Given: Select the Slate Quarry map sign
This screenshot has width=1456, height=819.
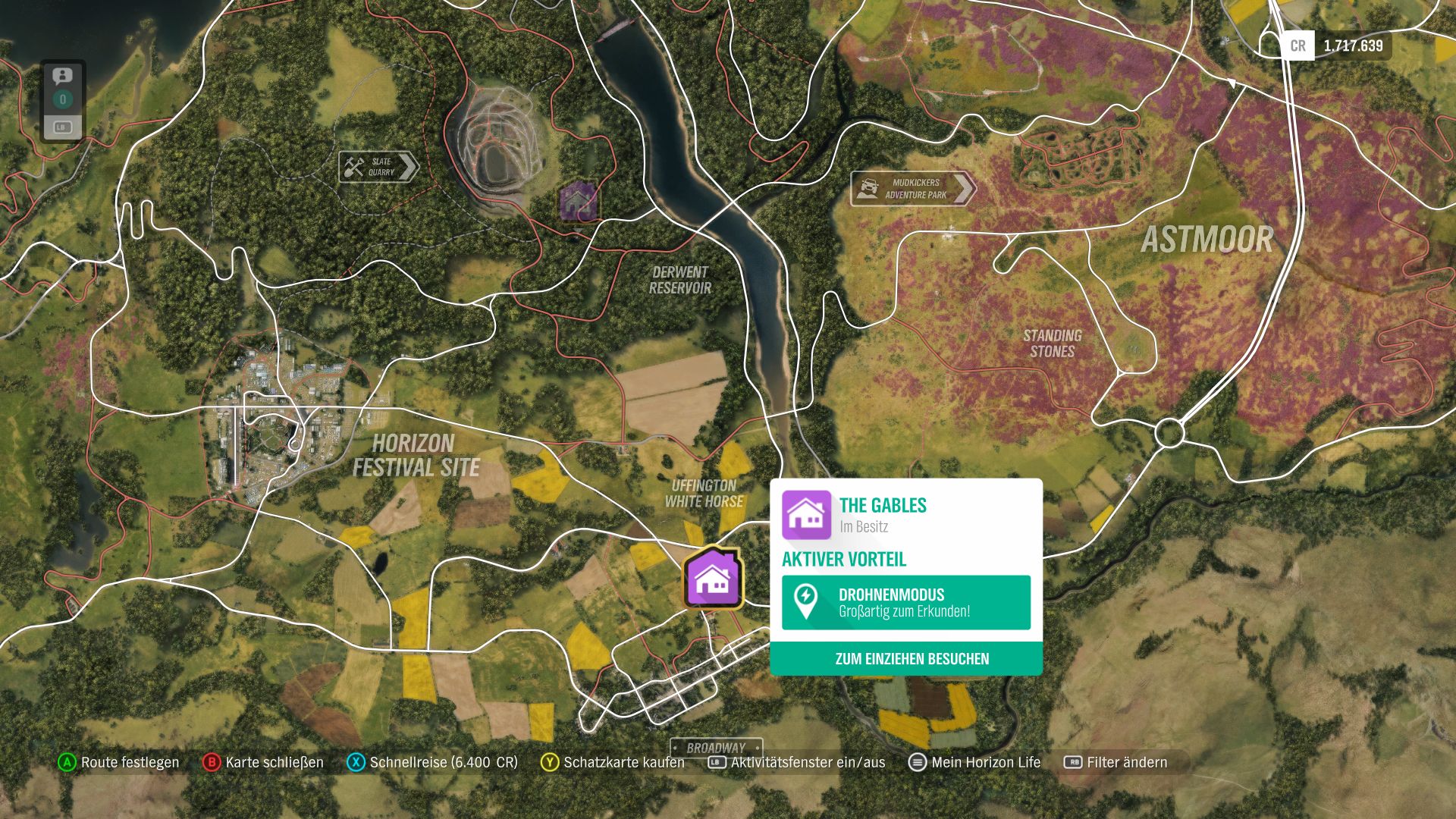Looking at the screenshot, I should click(378, 167).
